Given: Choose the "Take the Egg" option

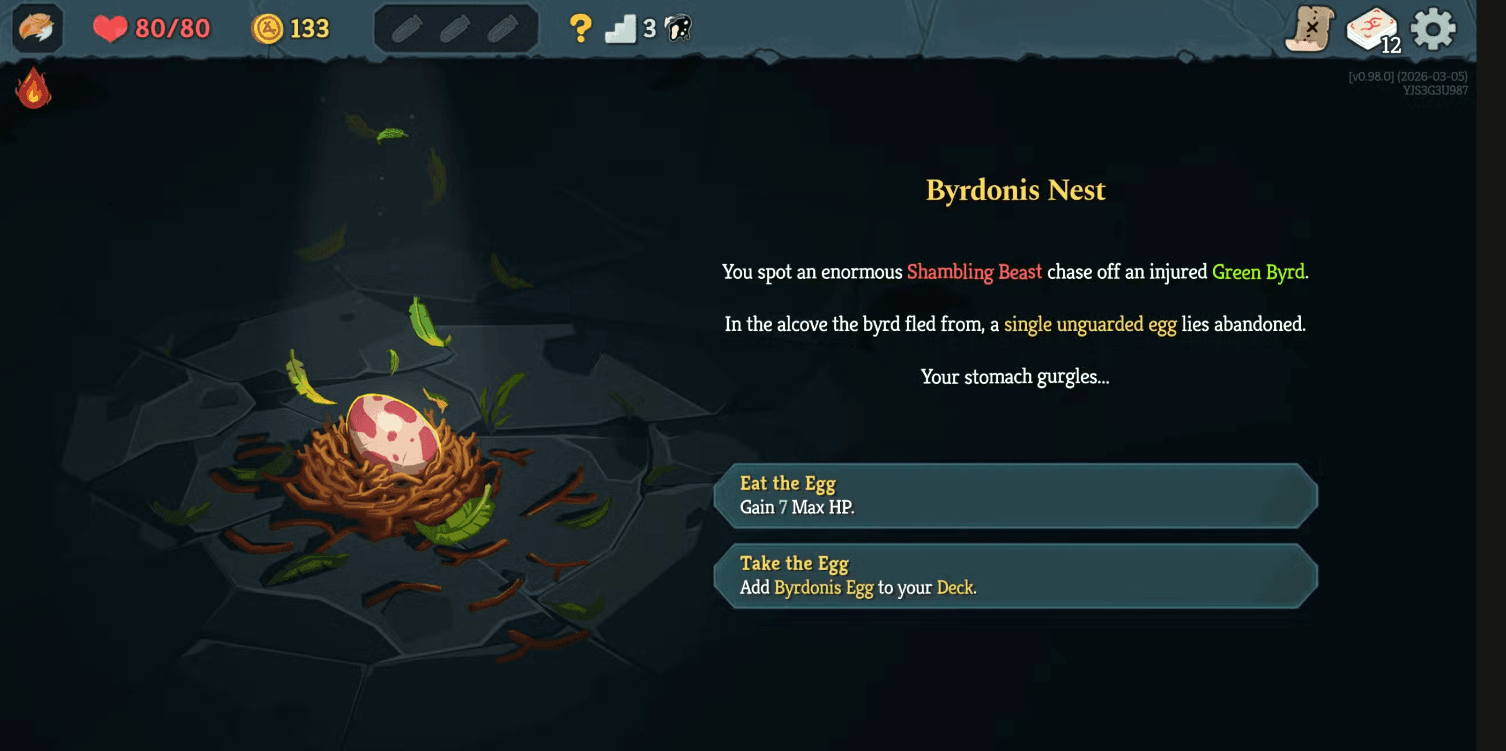Looking at the screenshot, I should point(1013,575).
